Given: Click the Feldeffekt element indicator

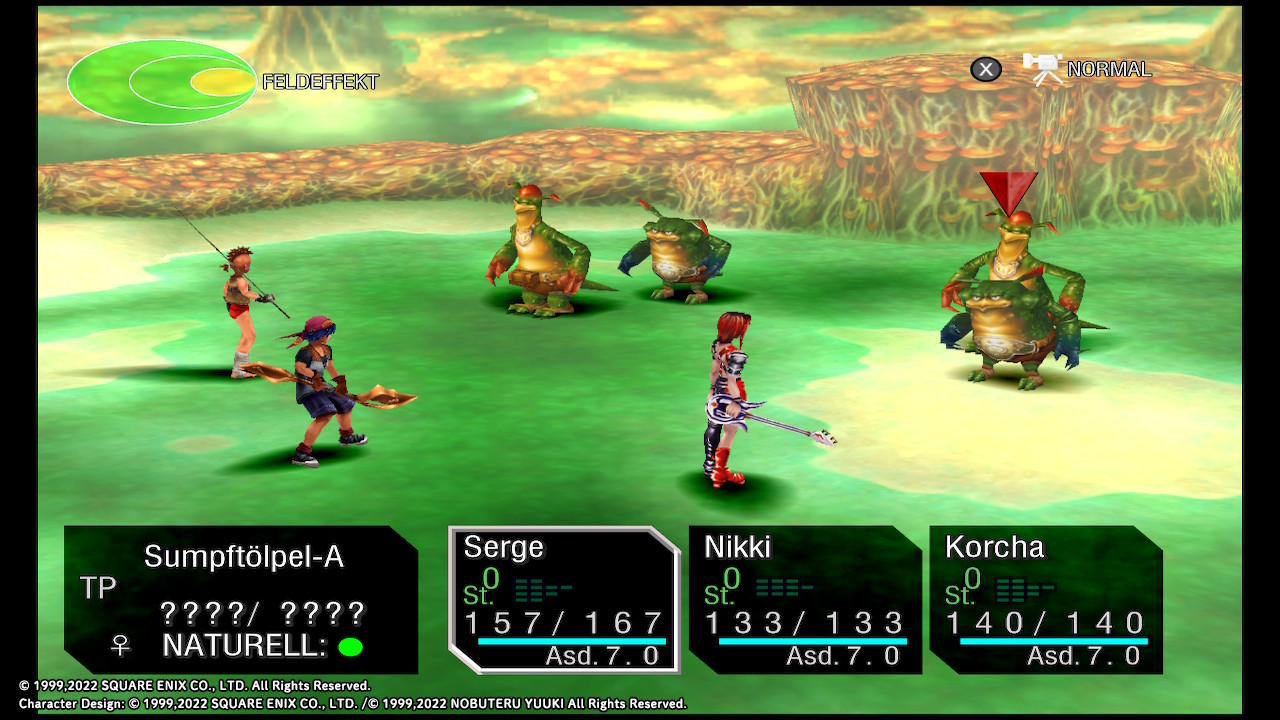Looking at the screenshot, I should tap(162, 82).
